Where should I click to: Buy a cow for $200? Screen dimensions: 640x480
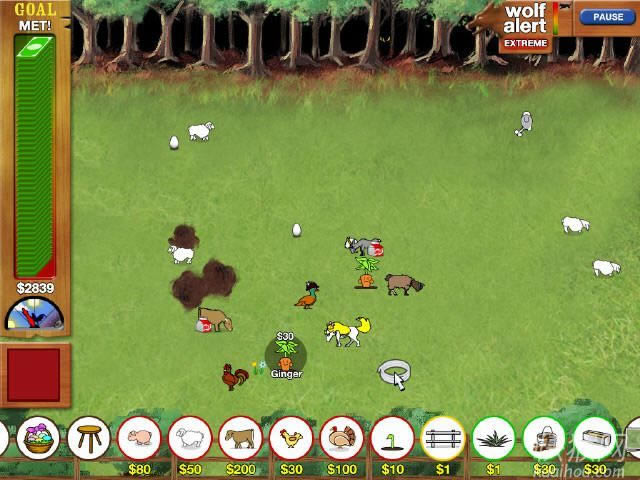(241, 438)
